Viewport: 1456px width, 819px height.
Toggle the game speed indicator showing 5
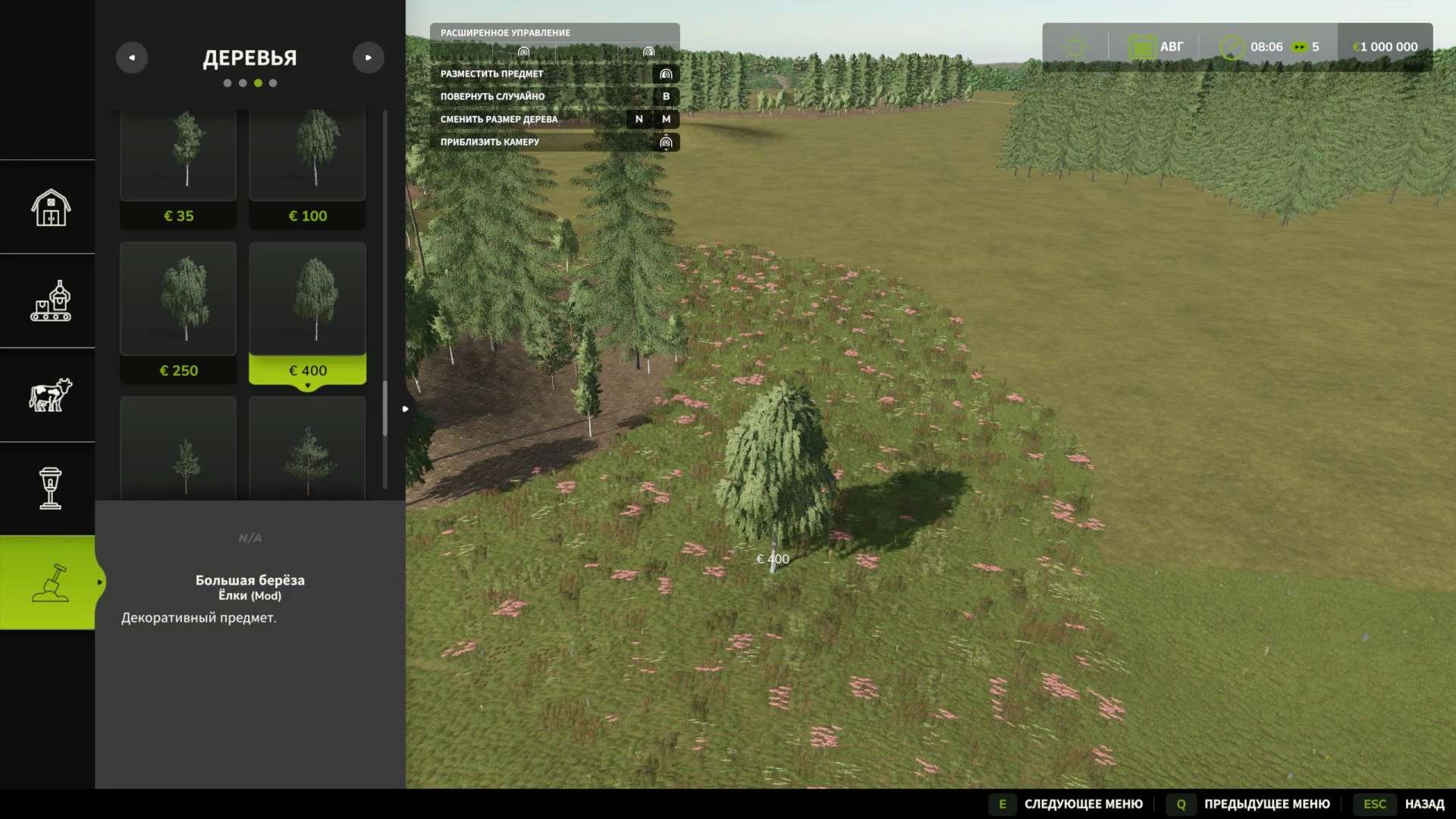click(x=1306, y=46)
